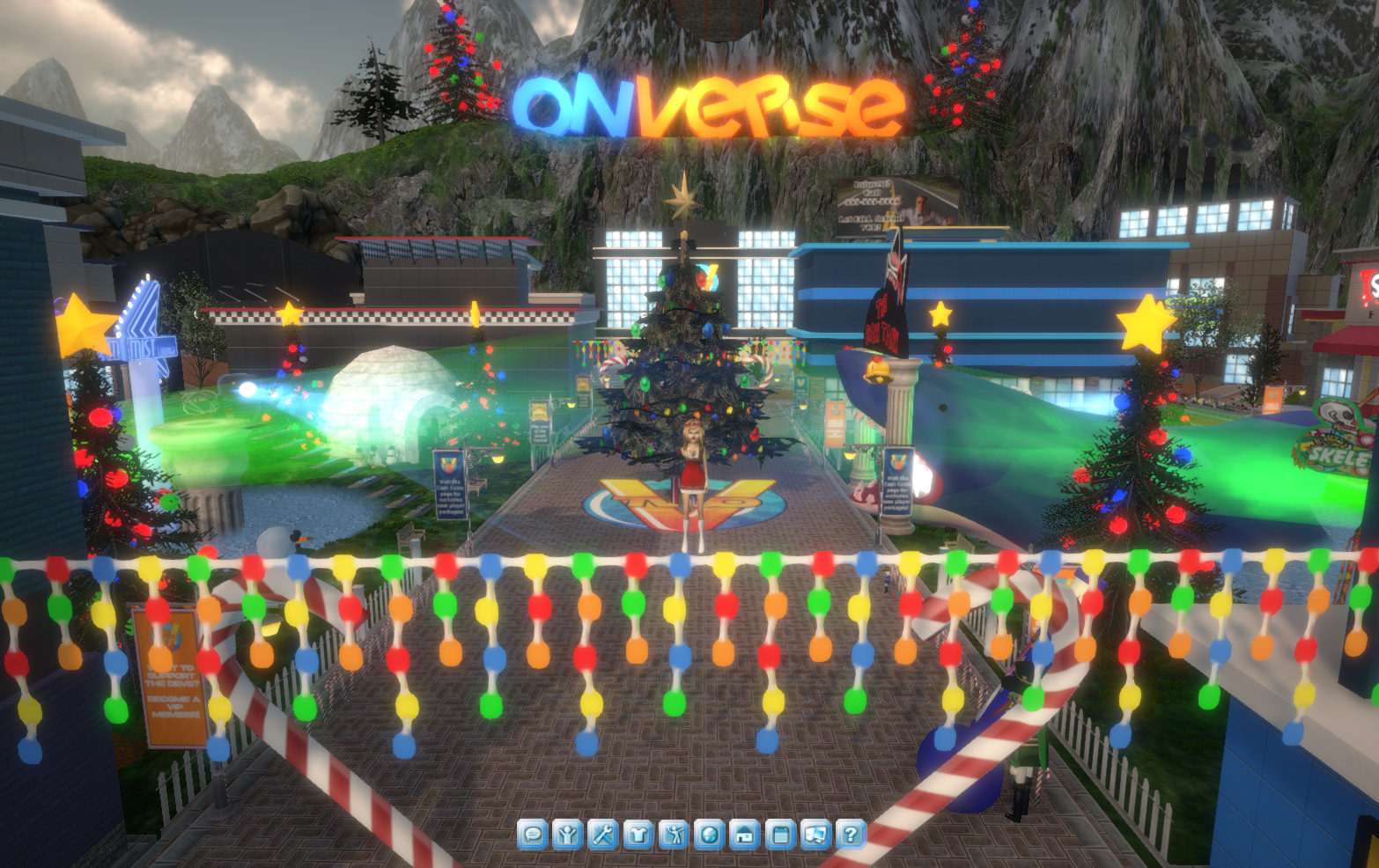
Task: Select the t-shirt clothing icon
Action: tap(638, 833)
